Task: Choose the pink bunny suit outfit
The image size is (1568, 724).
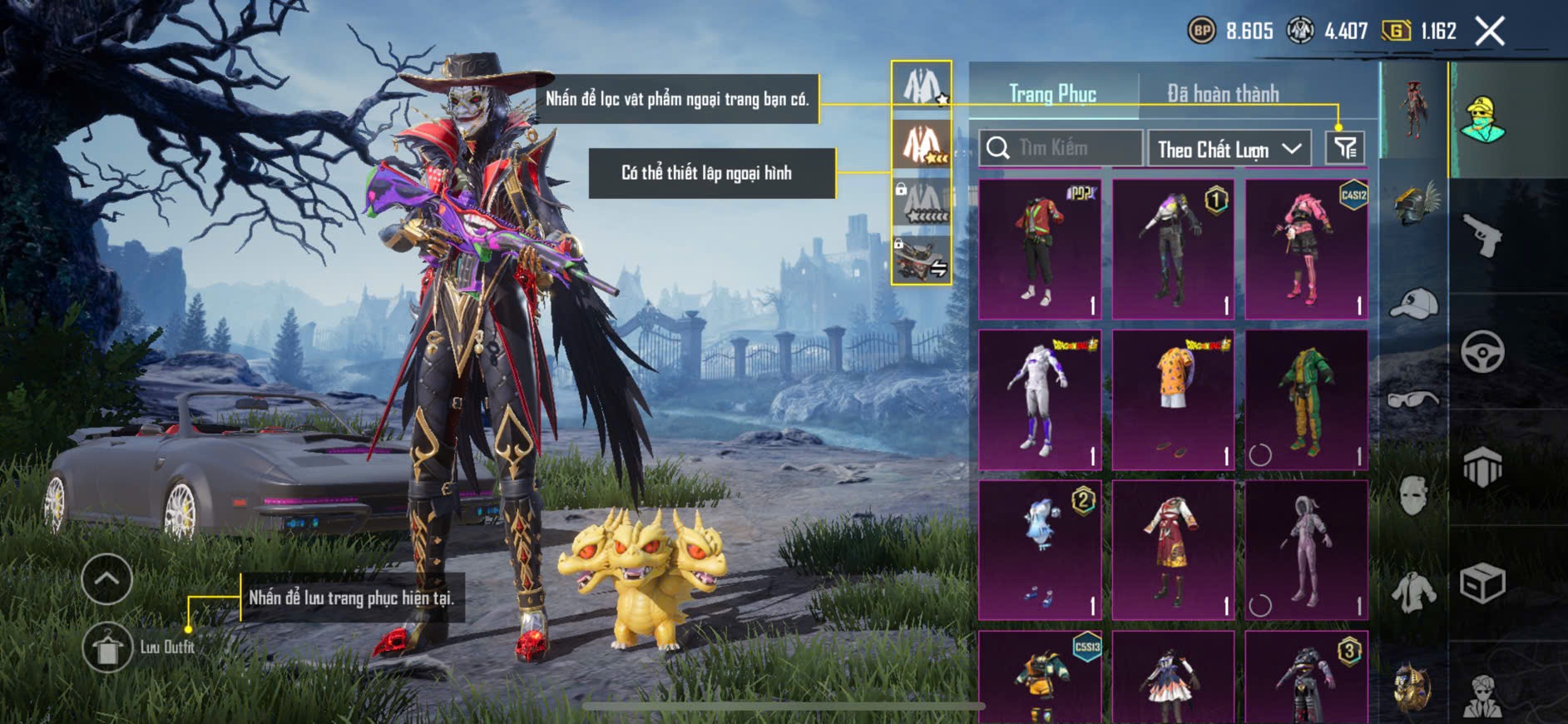Action: click(1306, 550)
